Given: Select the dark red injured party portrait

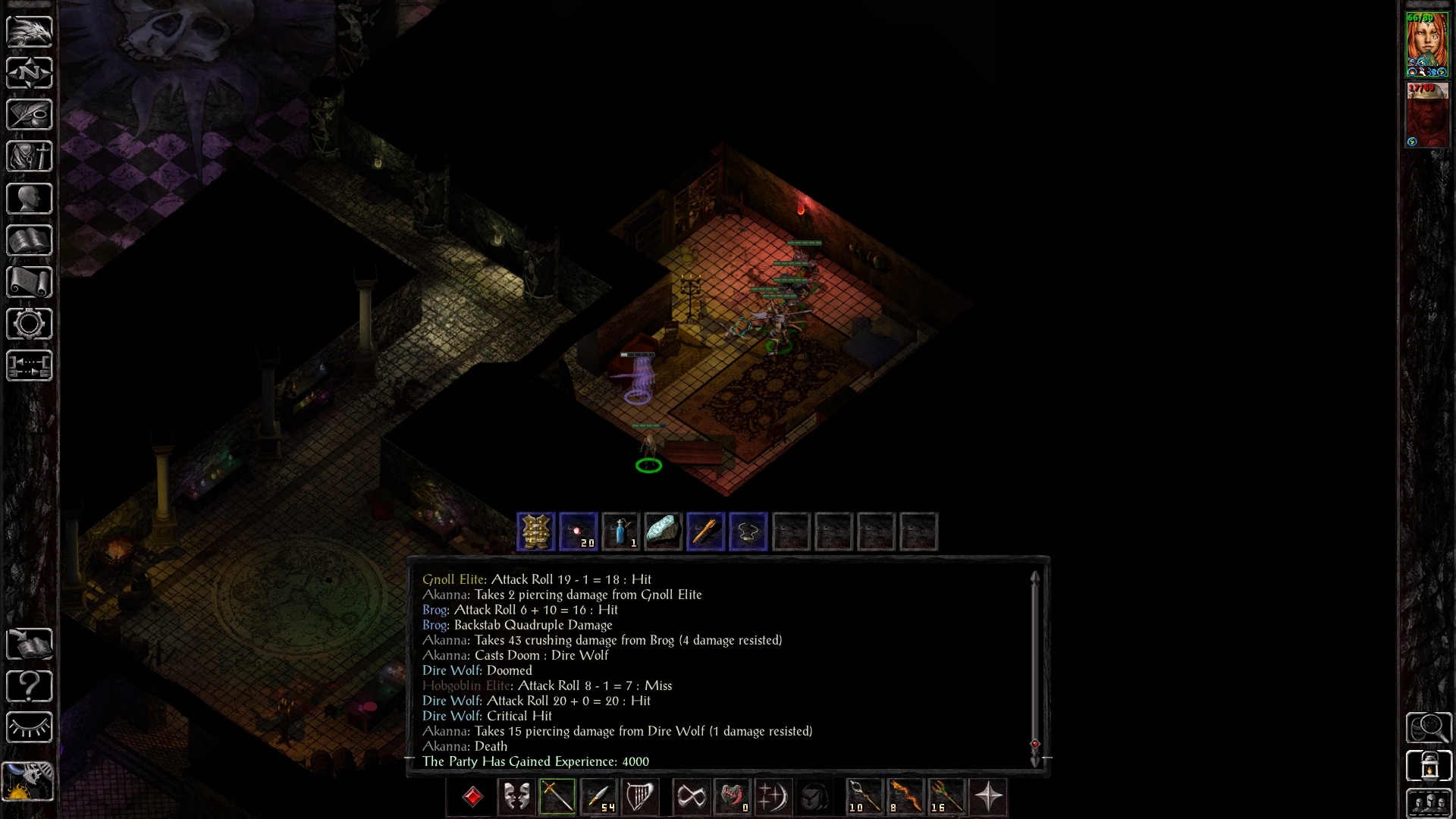Looking at the screenshot, I should 1426,114.
